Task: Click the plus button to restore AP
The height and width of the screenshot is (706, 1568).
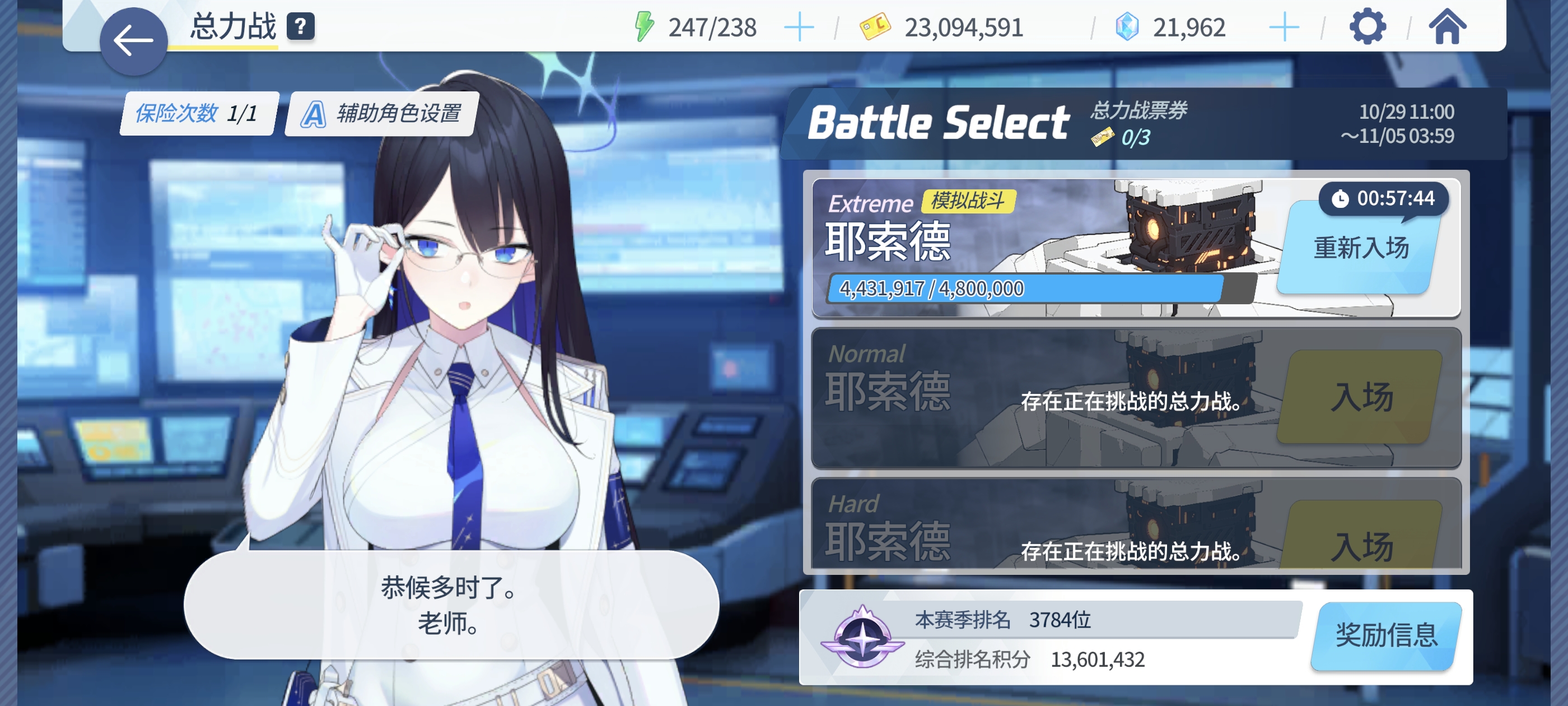Action: coord(799,26)
